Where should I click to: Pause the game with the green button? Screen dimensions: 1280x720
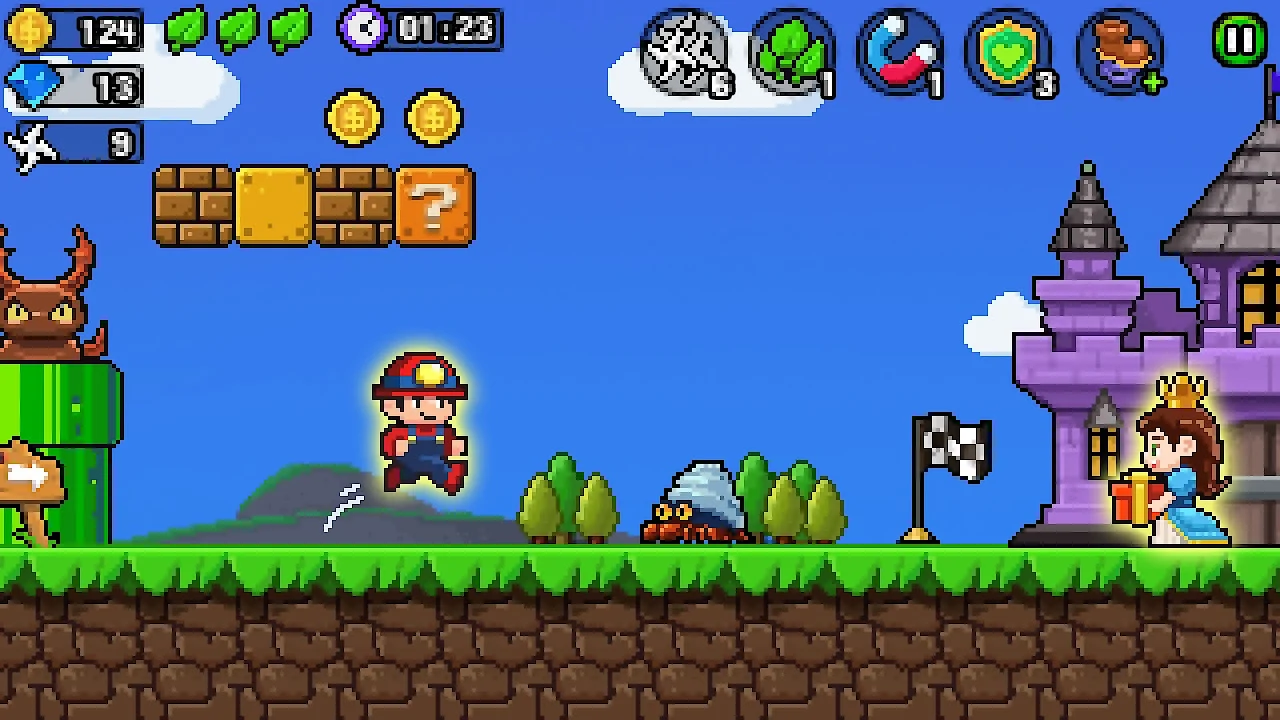[1239, 40]
